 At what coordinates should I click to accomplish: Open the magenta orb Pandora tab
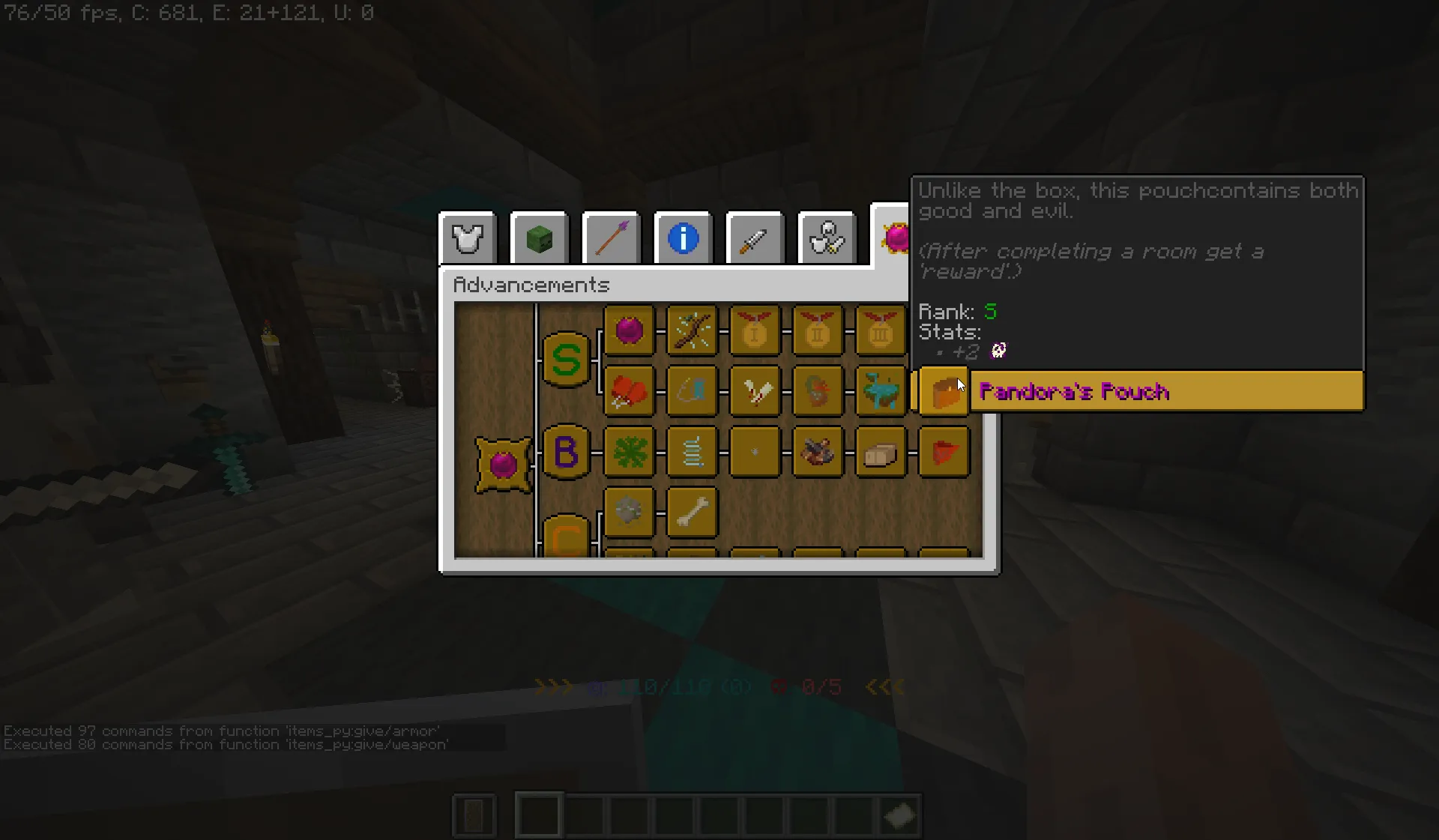896,238
